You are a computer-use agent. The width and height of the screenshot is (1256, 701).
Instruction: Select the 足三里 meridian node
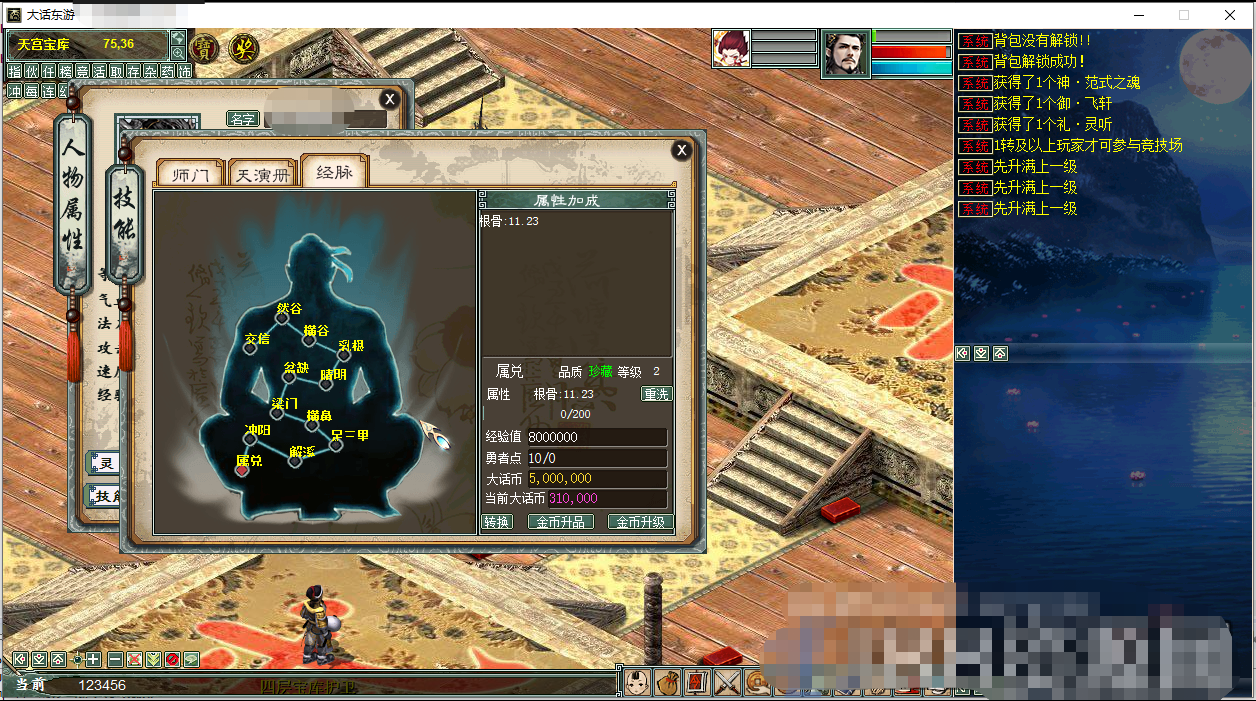[x=337, y=446]
